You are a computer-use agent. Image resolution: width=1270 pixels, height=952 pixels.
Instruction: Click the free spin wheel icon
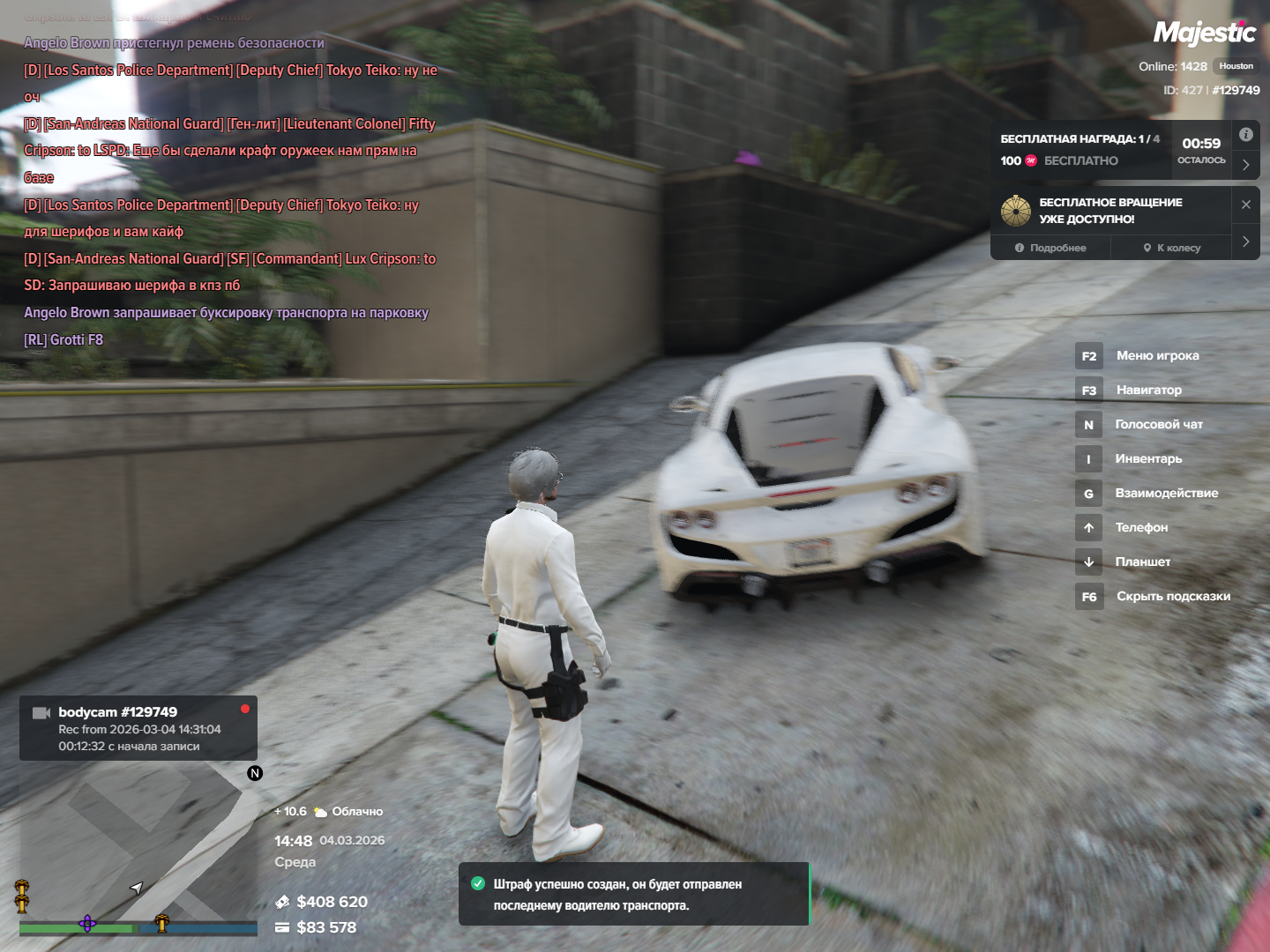pyautogui.click(x=1016, y=211)
